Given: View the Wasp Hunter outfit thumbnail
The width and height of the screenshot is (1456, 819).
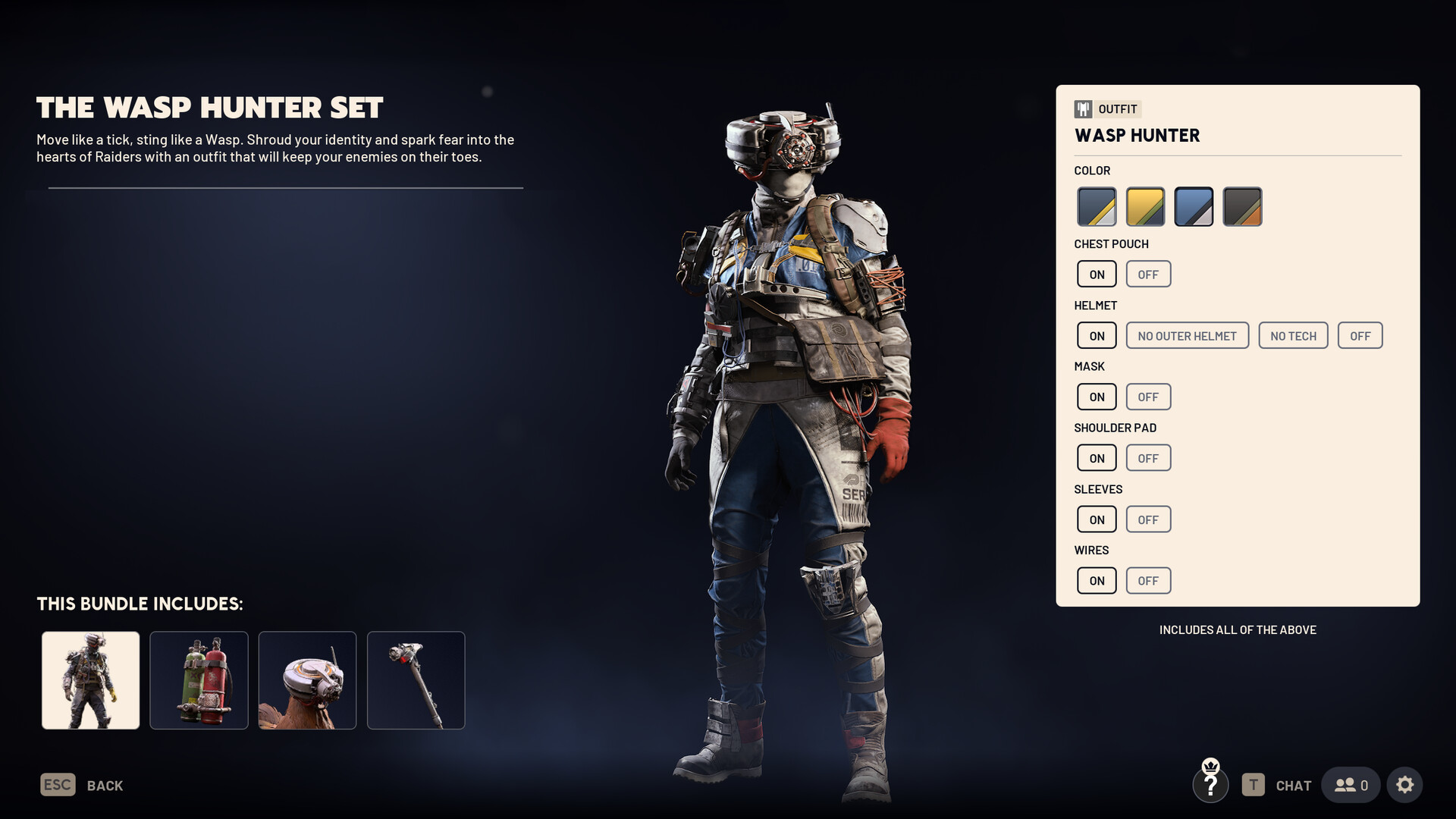Looking at the screenshot, I should pos(91,680).
